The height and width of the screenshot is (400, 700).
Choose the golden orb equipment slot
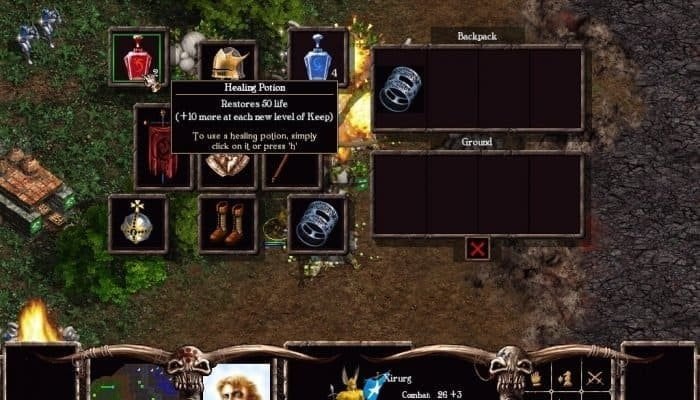[x=138, y=223]
